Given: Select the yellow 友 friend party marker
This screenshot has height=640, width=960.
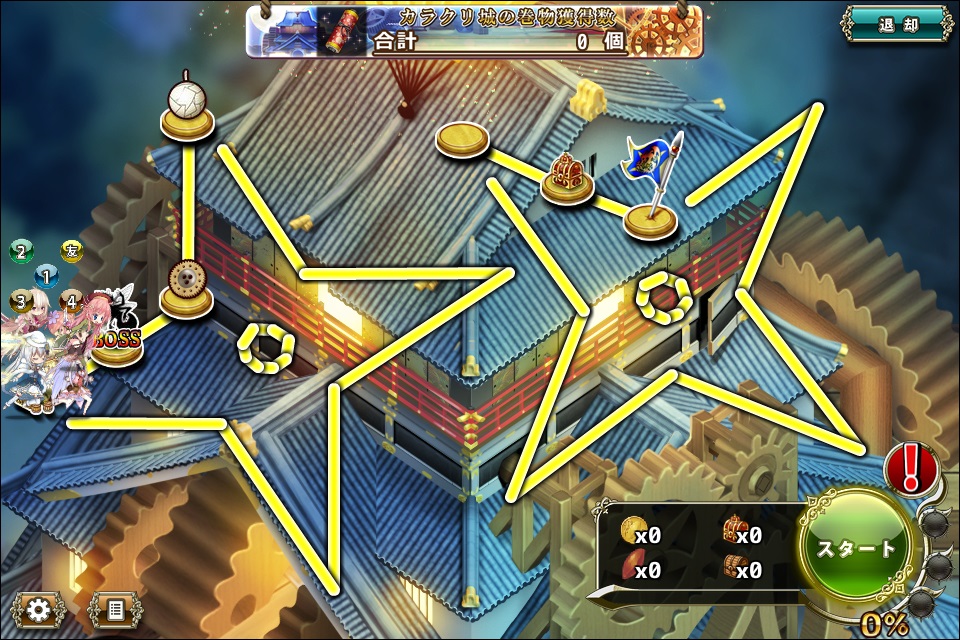Looking at the screenshot, I should [70, 250].
